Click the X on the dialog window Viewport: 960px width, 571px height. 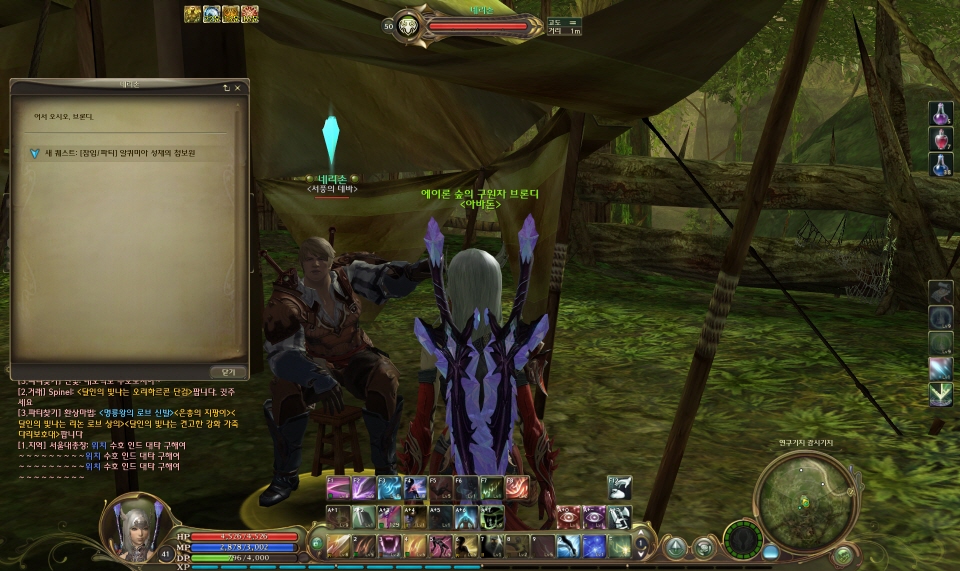(238, 88)
